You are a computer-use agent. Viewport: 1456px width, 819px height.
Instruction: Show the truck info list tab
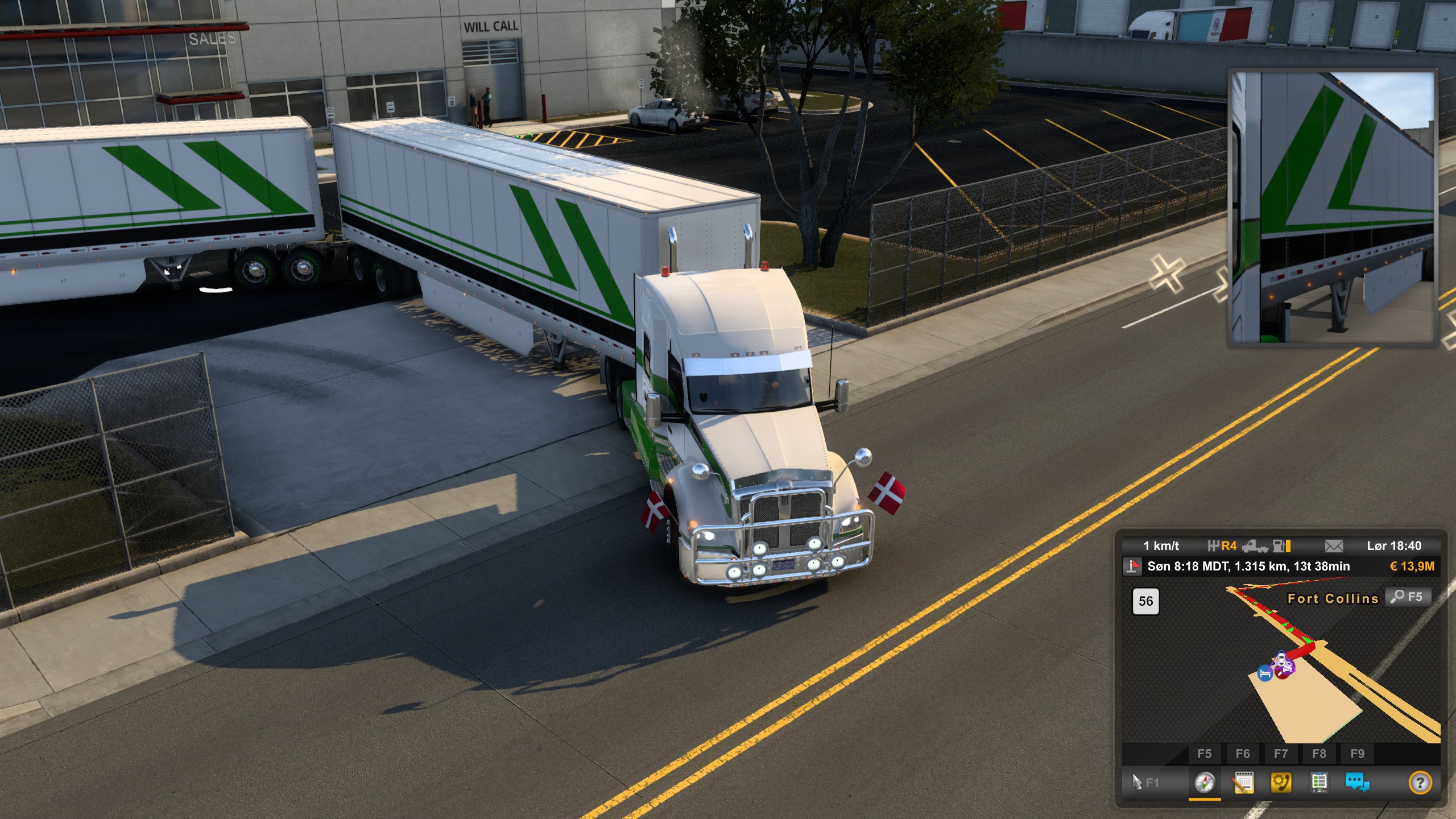[1319, 783]
